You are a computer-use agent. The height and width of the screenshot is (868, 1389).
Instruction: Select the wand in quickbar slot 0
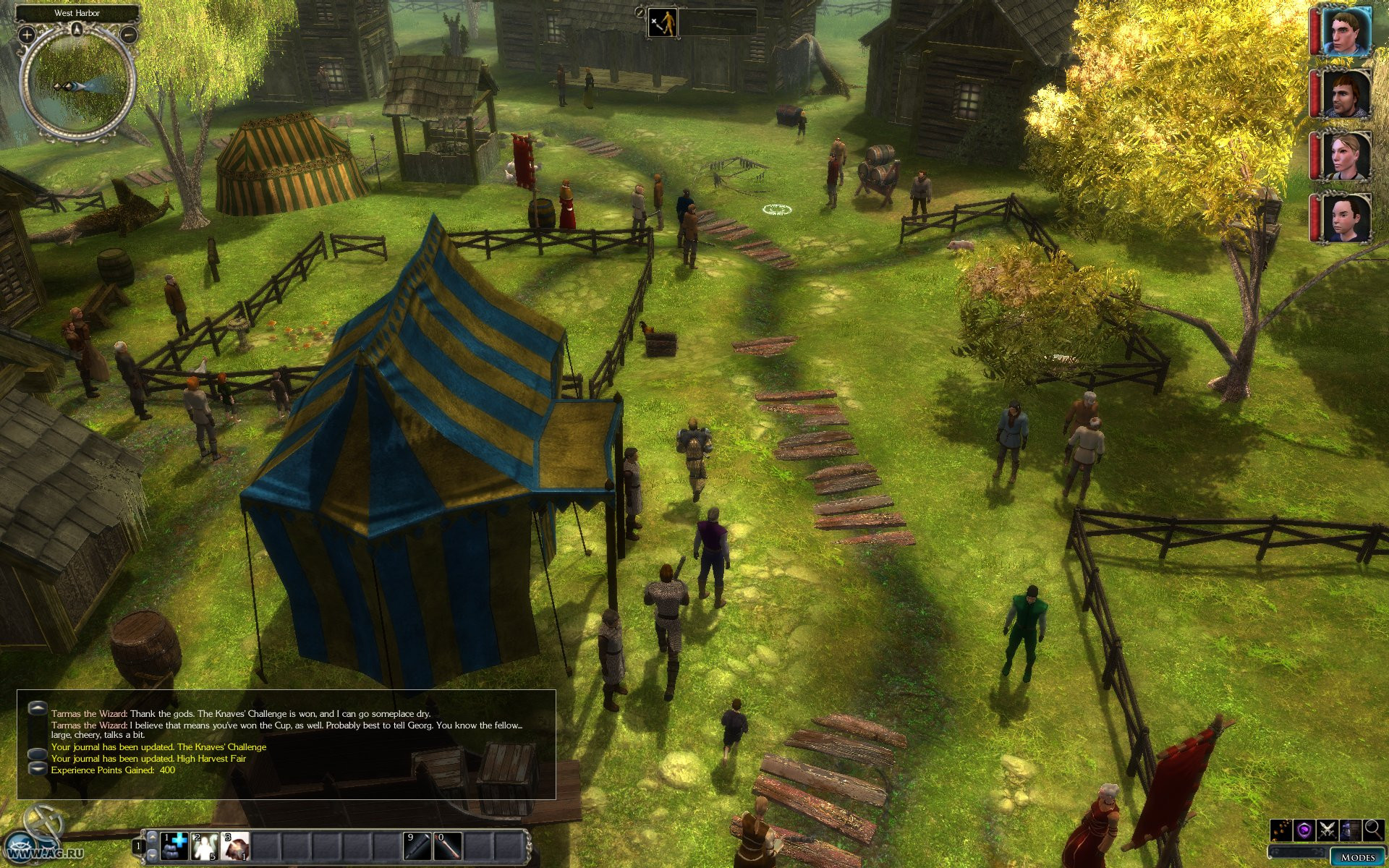coord(447,847)
